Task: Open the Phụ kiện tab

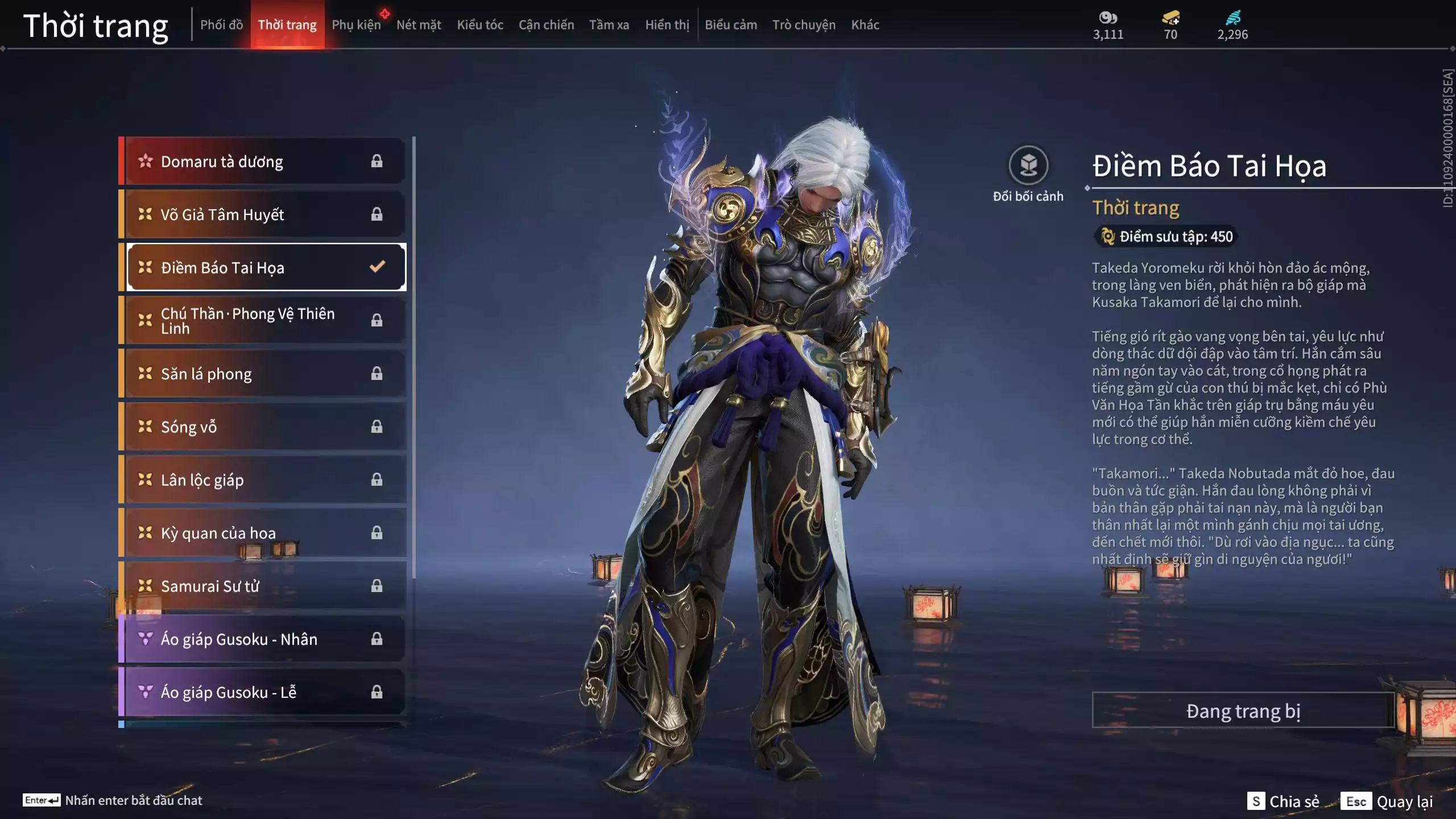Action: coord(356,24)
